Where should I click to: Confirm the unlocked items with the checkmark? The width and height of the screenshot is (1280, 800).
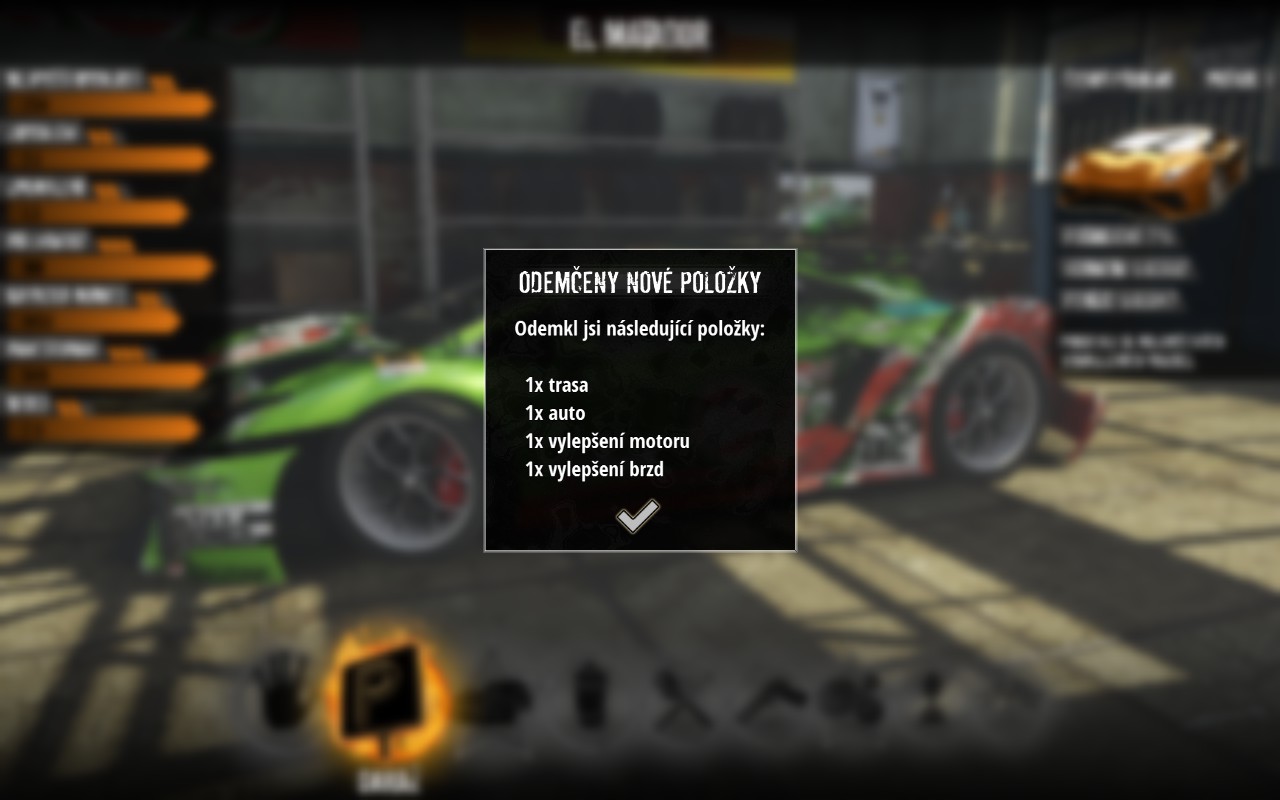[x=637, y=516]
